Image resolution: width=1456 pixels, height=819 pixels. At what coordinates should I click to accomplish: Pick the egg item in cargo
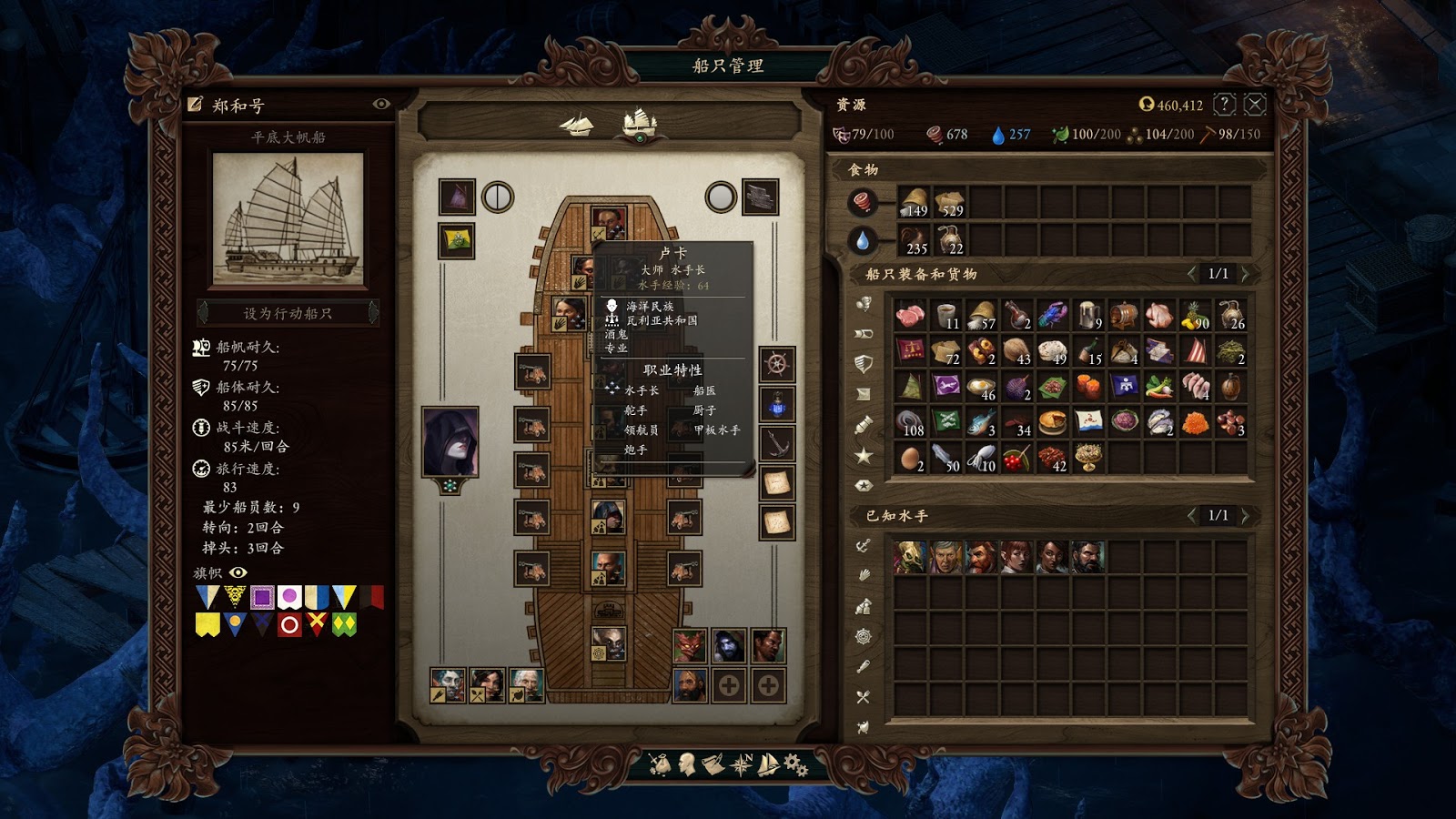pyautogui.click(x=910, y=458)
